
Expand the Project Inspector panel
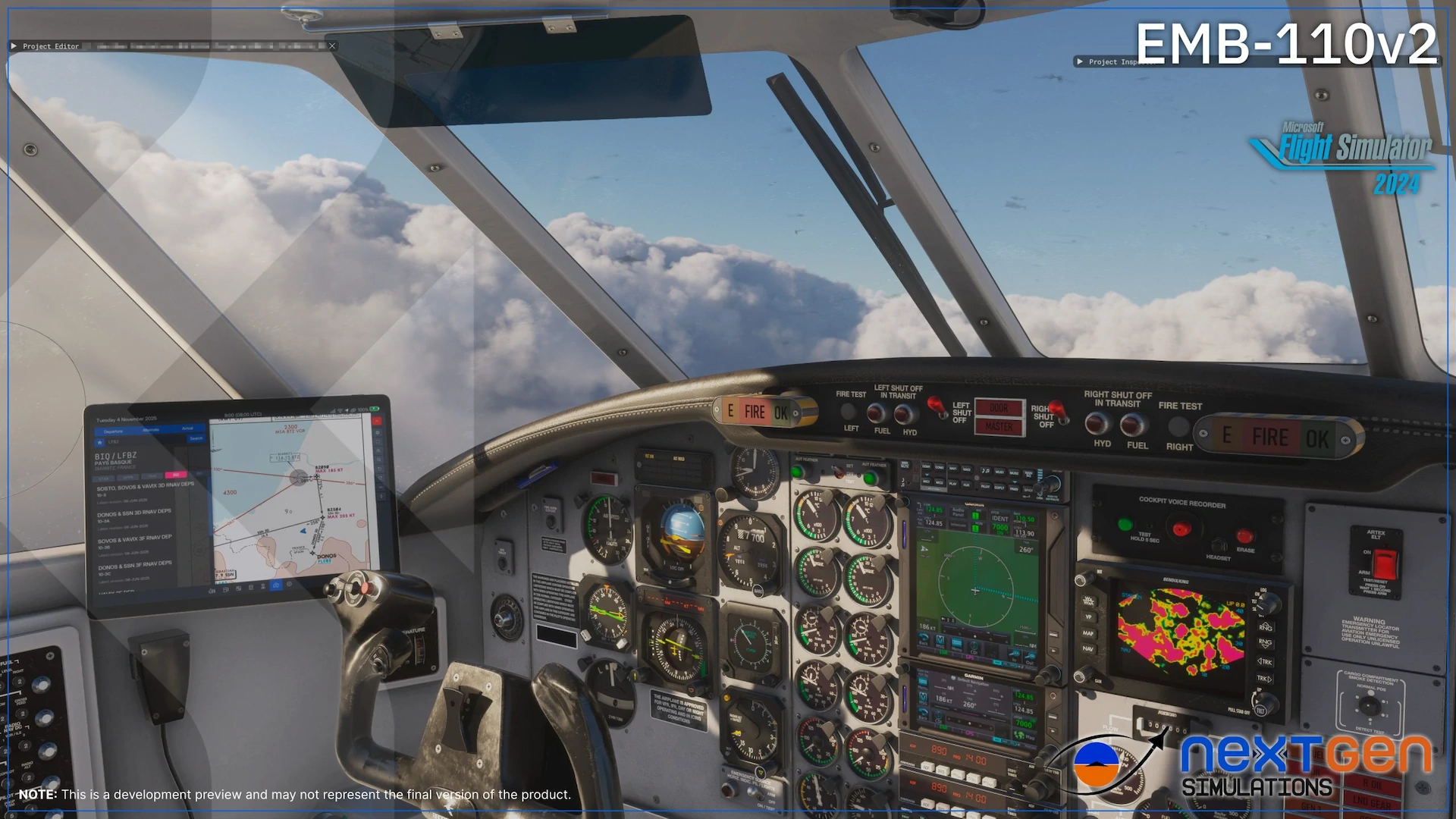(1080, 61)
